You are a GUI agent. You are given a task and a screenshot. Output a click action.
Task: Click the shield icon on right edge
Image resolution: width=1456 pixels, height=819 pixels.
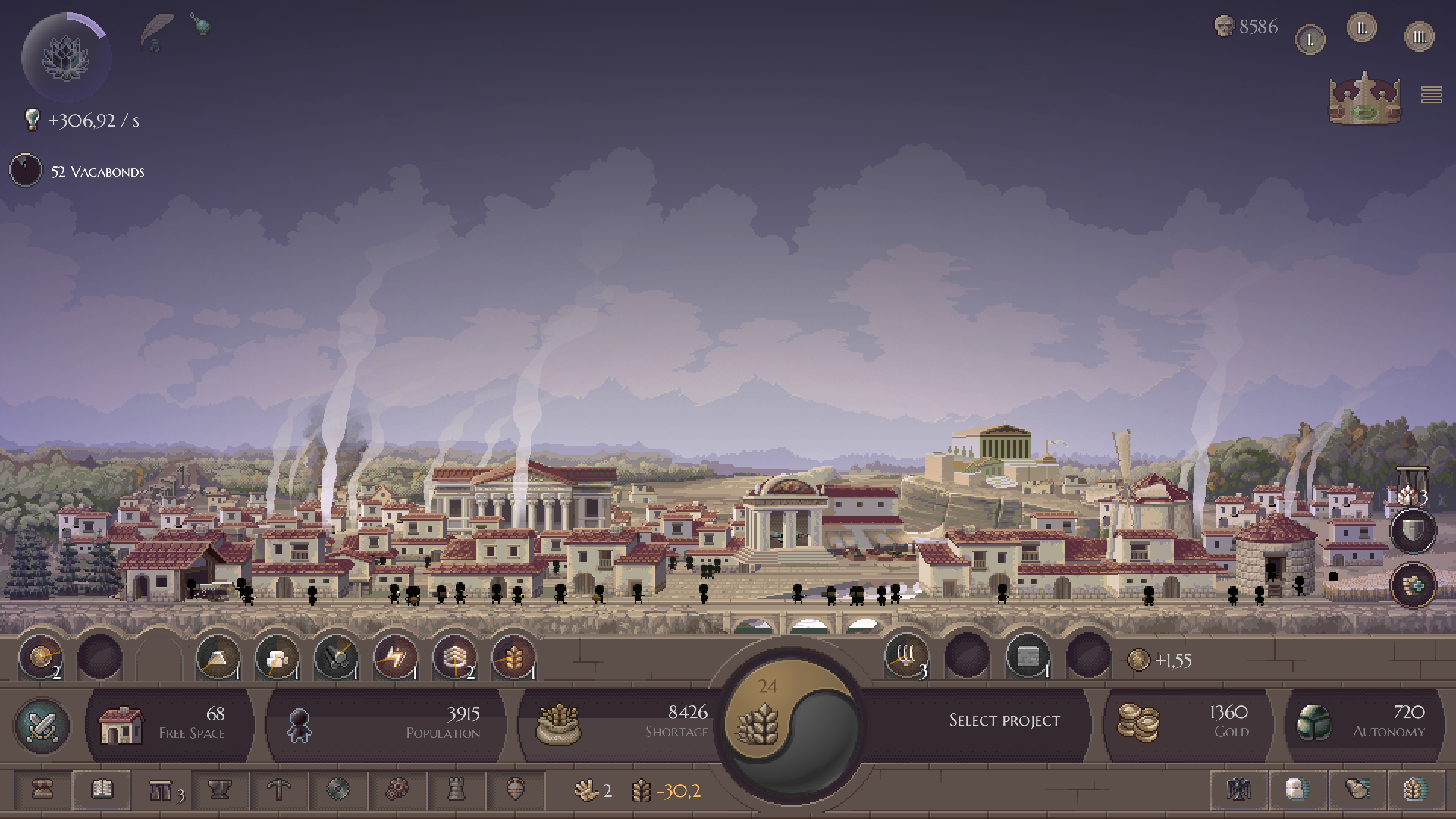tap(1413, 531)
